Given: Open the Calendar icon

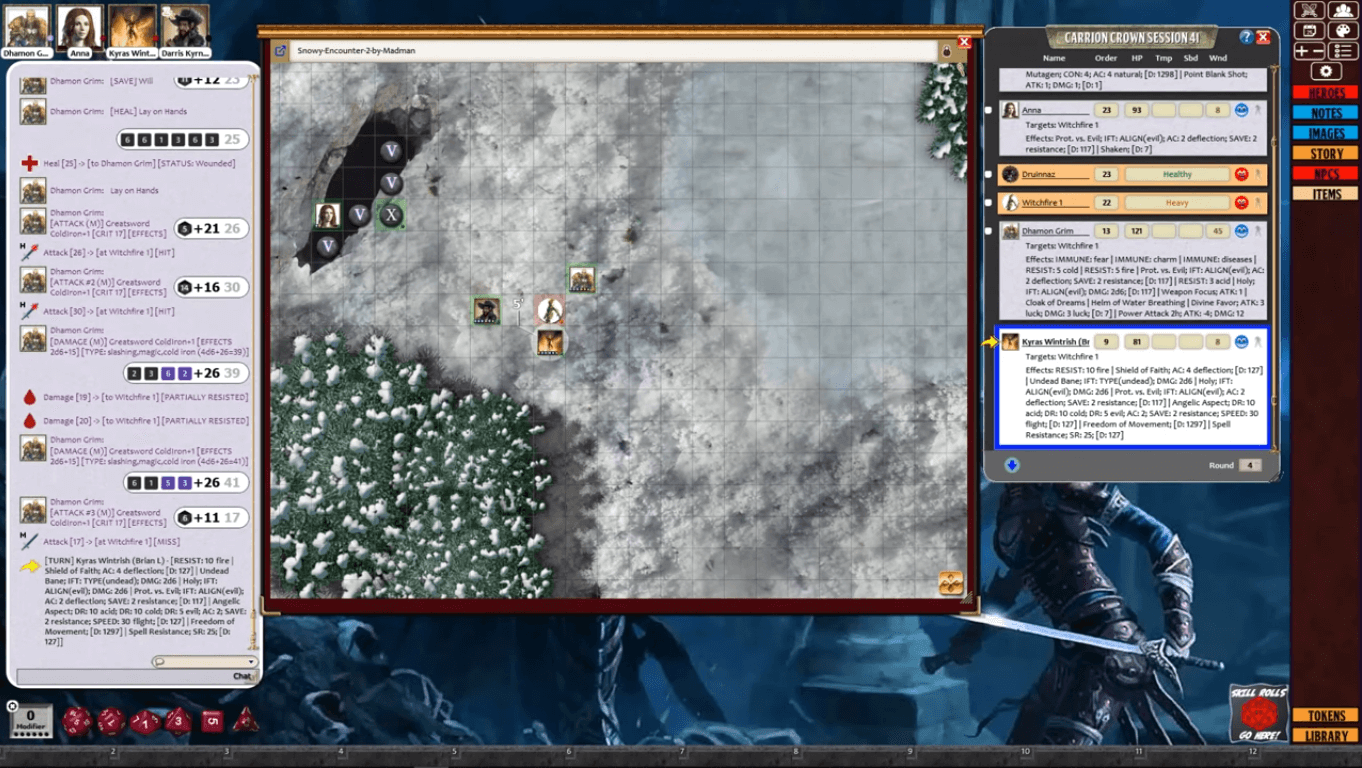Looking at the screenshot, I should pos(1309,30).
